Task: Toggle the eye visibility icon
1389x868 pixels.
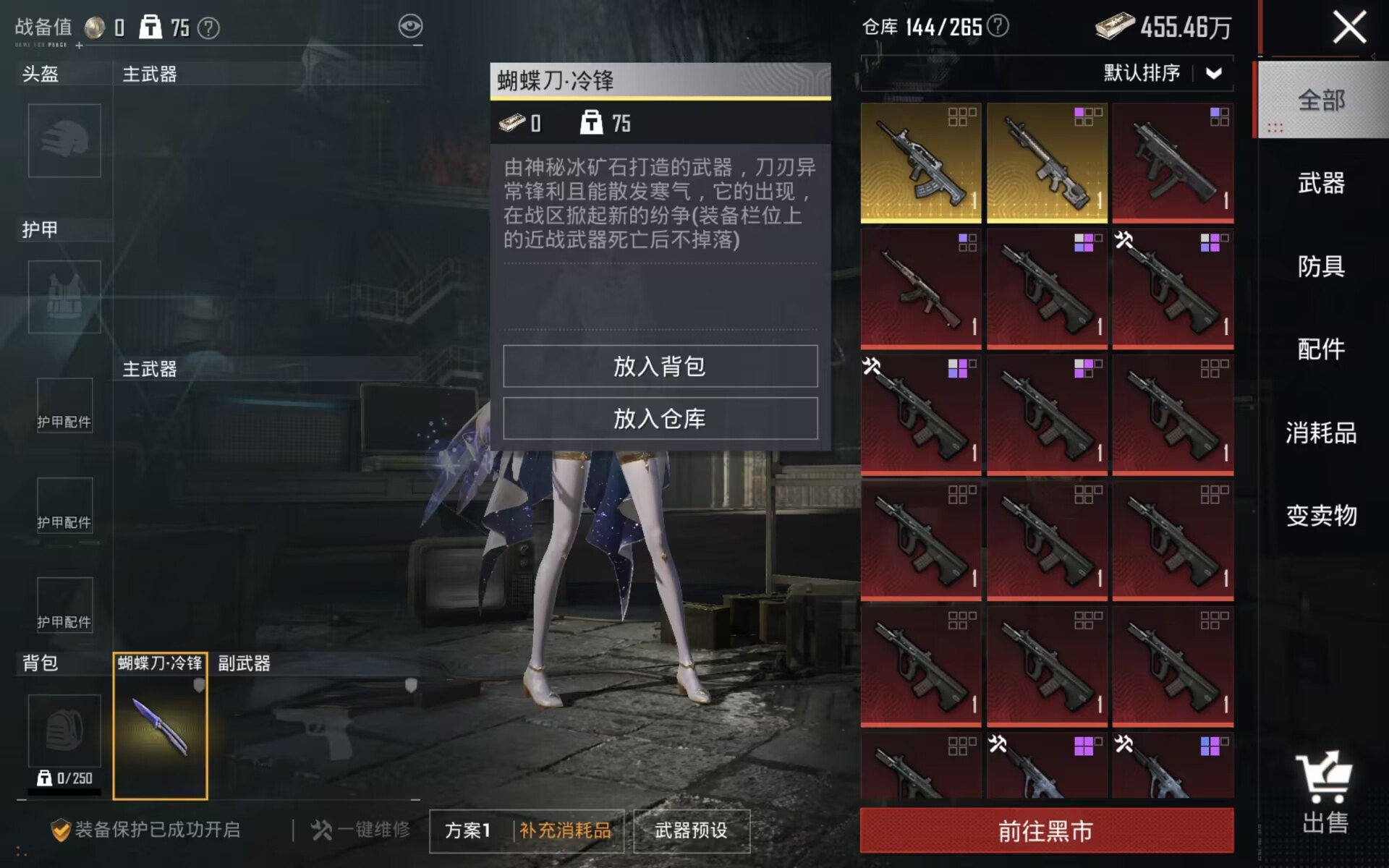Action: coord(410,27)
